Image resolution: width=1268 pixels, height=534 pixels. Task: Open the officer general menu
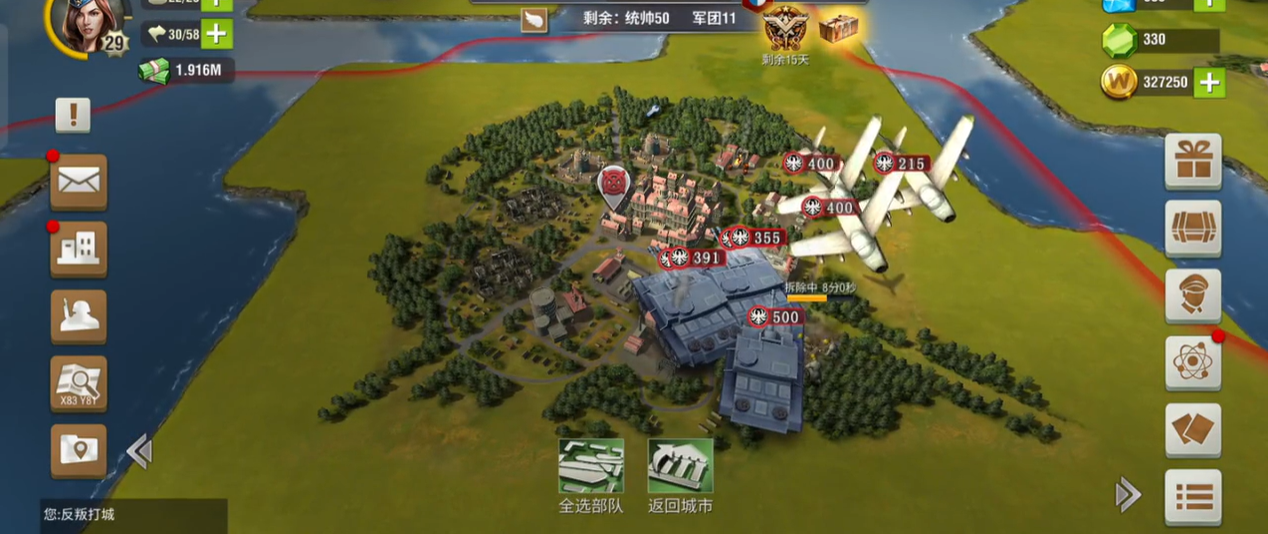(1193, 295)
